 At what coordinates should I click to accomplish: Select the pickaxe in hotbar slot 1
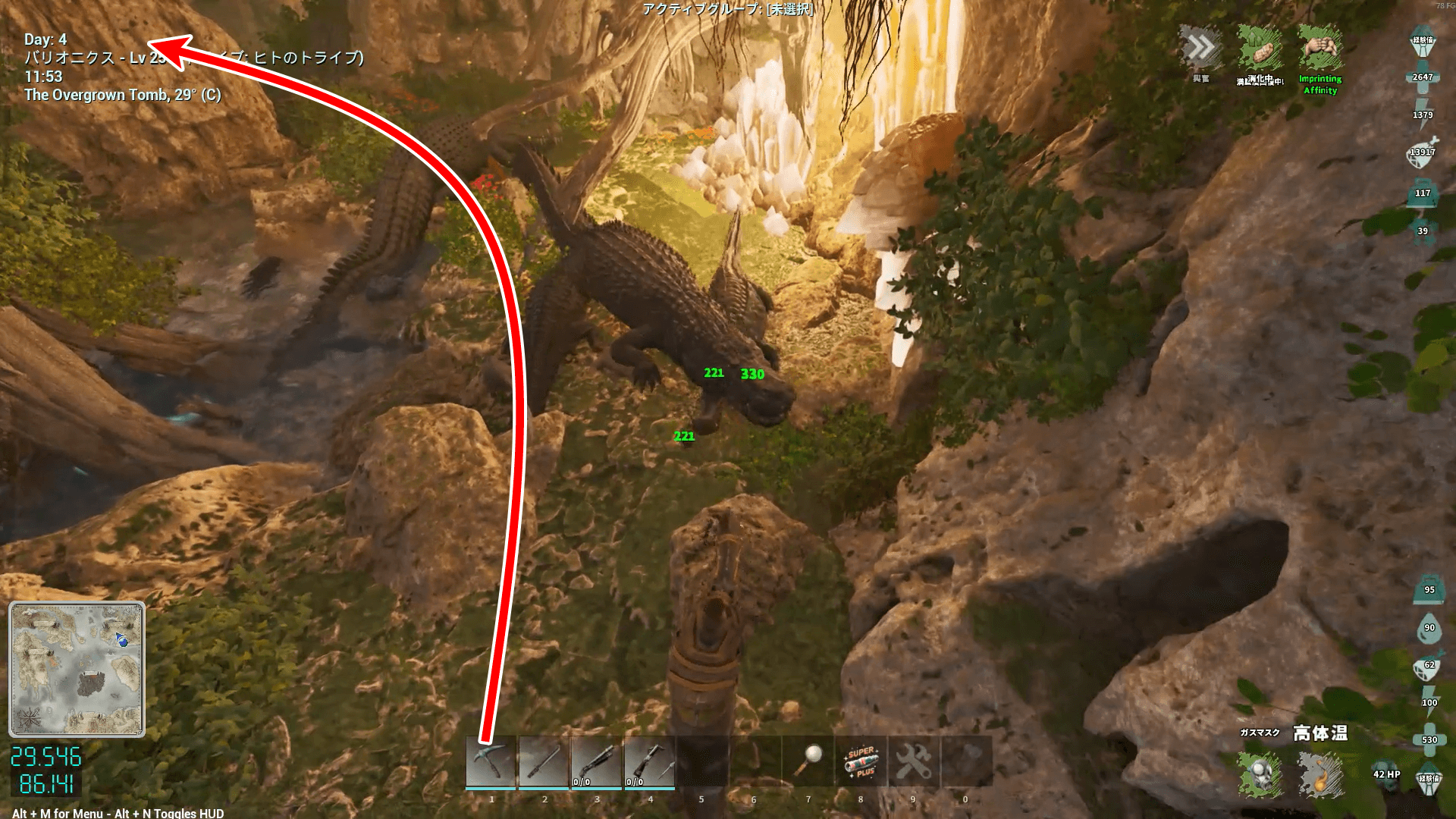491,762
